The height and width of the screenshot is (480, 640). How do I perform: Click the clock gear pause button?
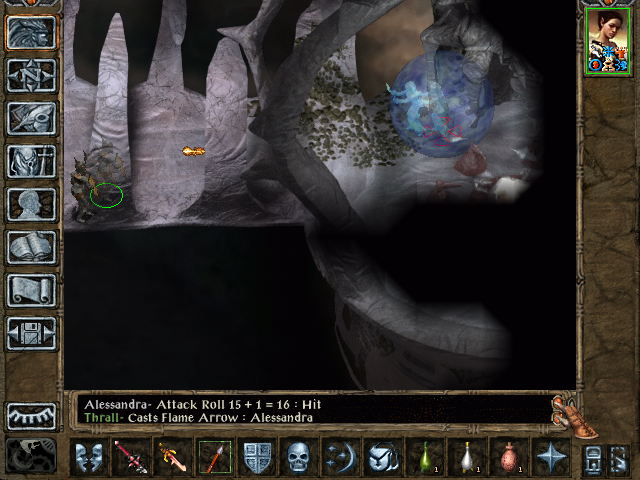pyautogui.click(x=31, y=455)
